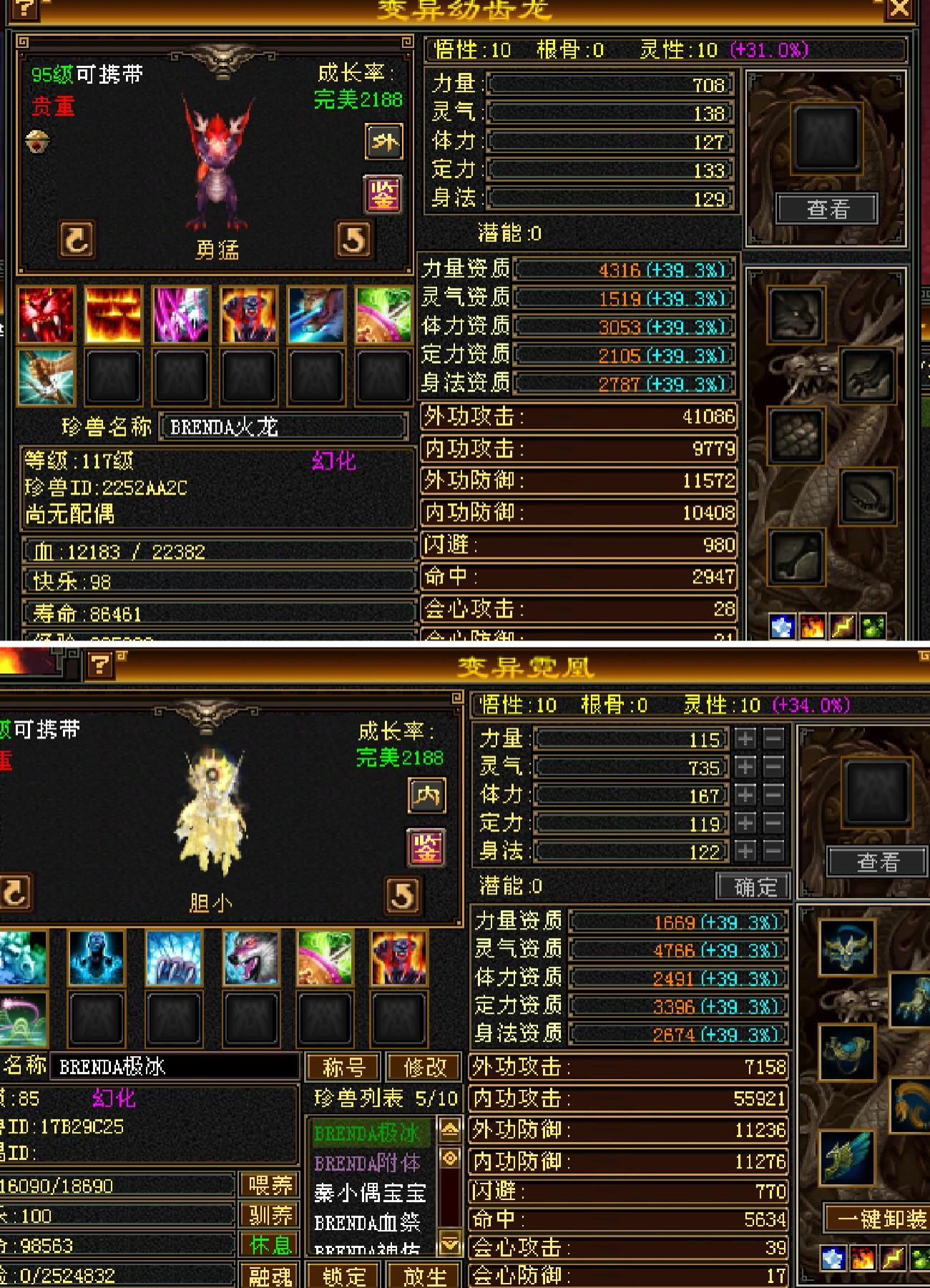930x1288 pixels.
Task: Click the BRENDA火龙 pet name field
Action: [283, 427]
